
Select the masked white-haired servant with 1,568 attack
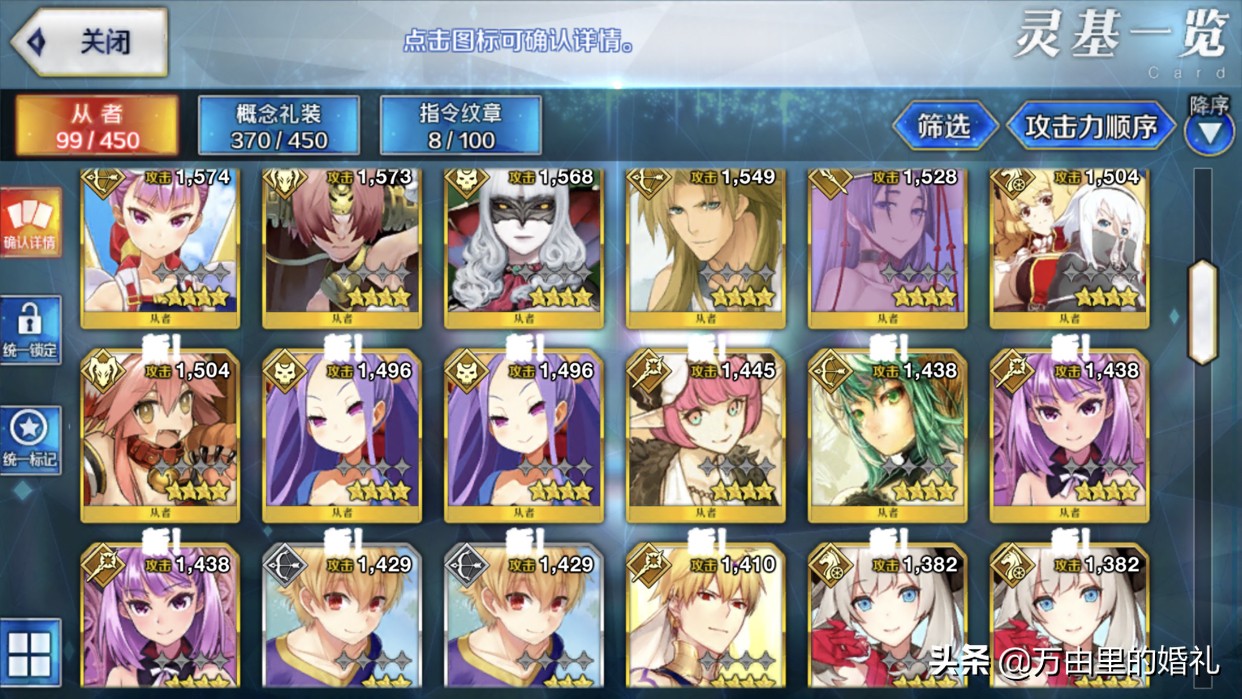pyautogui.click(x=524, y=245)
